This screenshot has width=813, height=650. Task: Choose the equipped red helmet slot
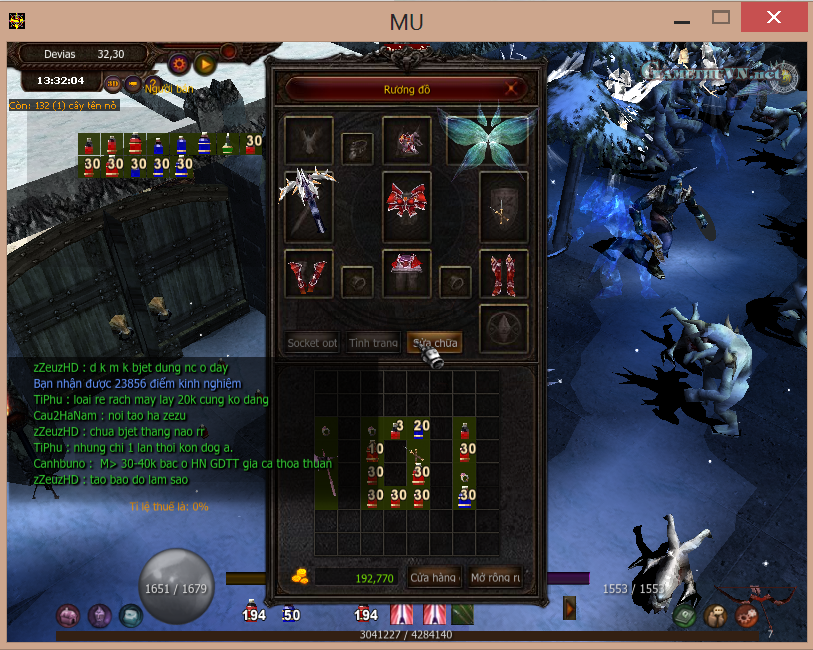click(x=407, y=141)
